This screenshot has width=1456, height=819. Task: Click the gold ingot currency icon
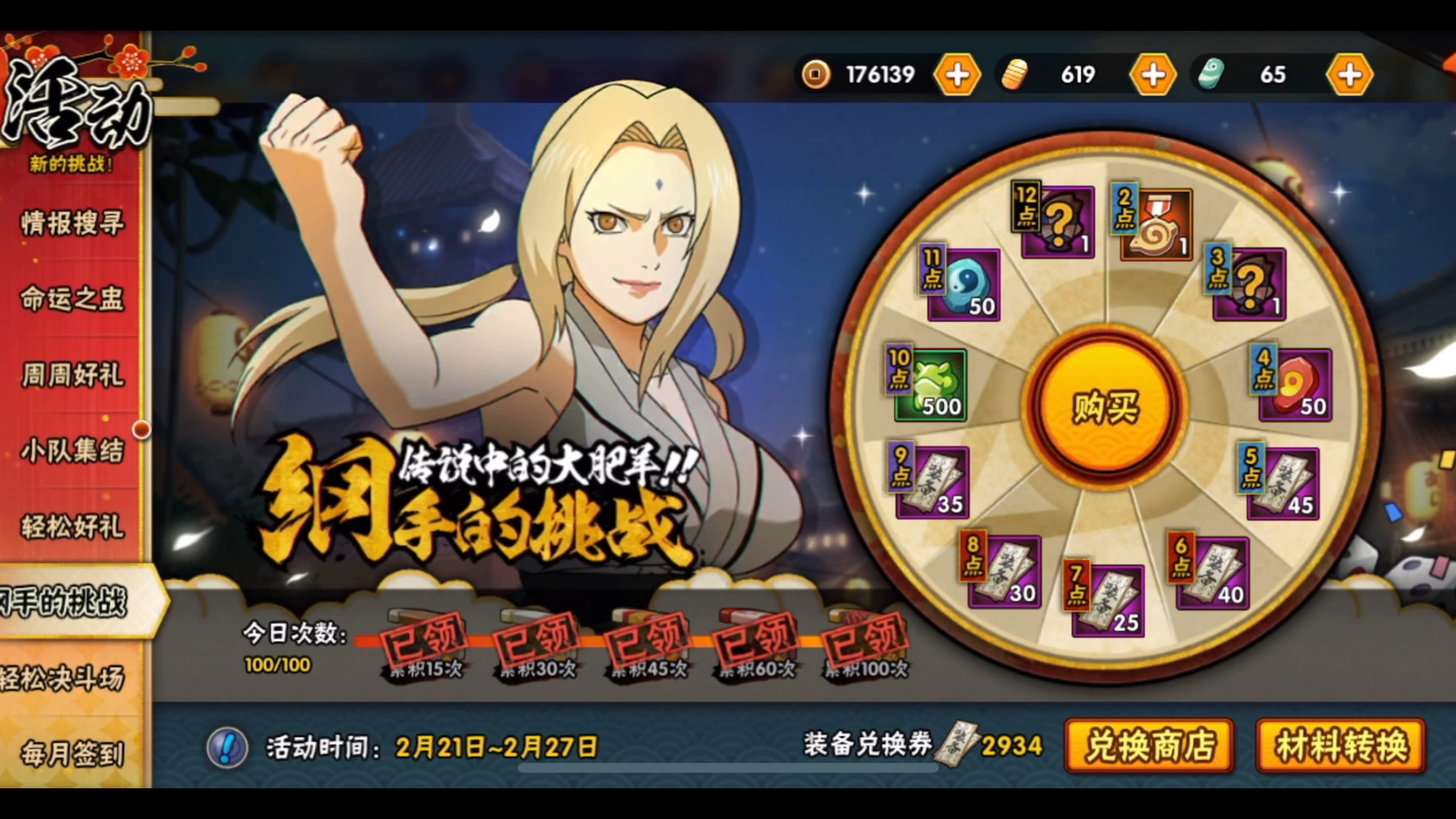pos(1015,74)
